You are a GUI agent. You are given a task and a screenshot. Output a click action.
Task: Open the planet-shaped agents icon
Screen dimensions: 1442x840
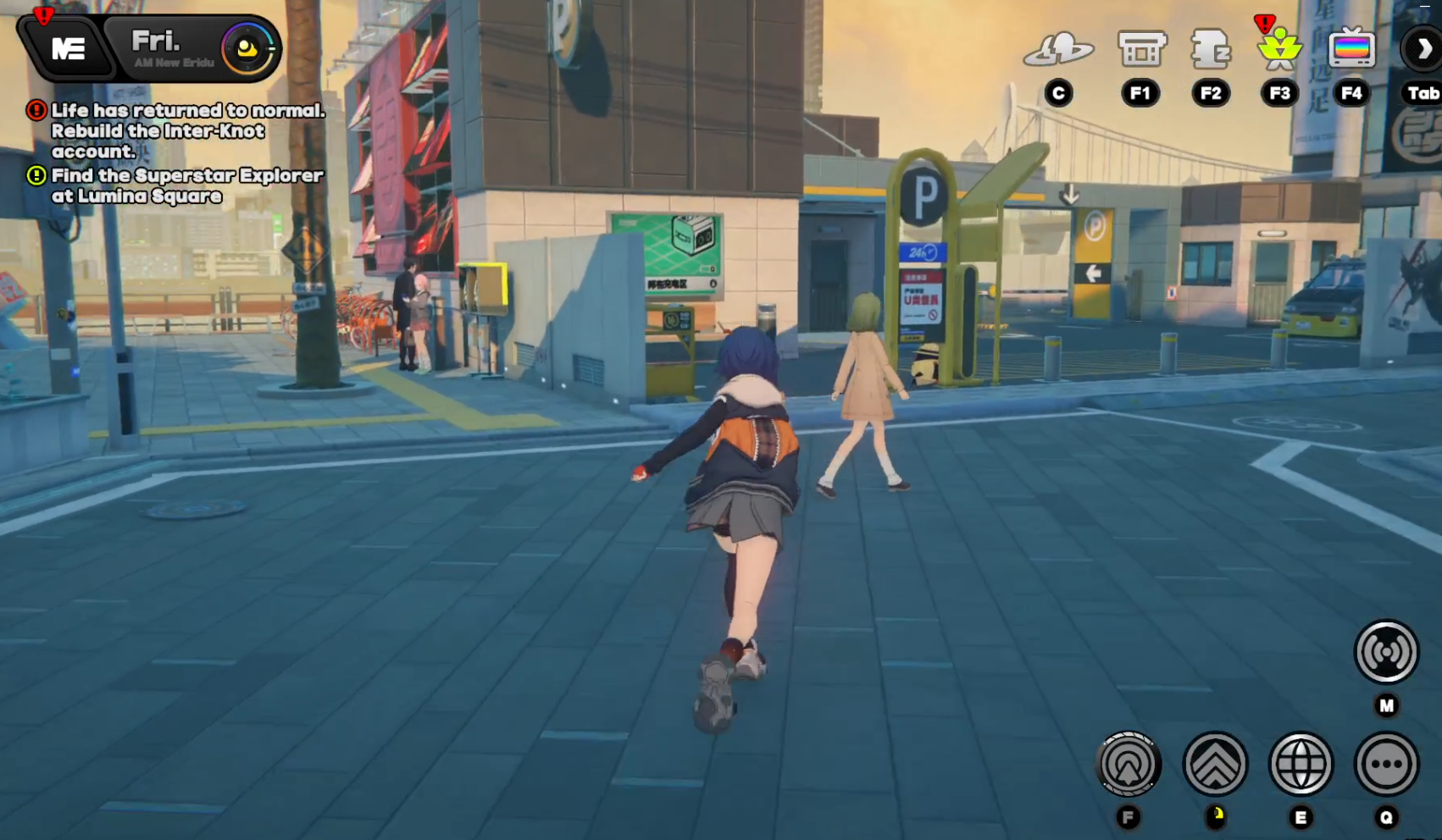pyautogui.click(x=1058, y=49)
